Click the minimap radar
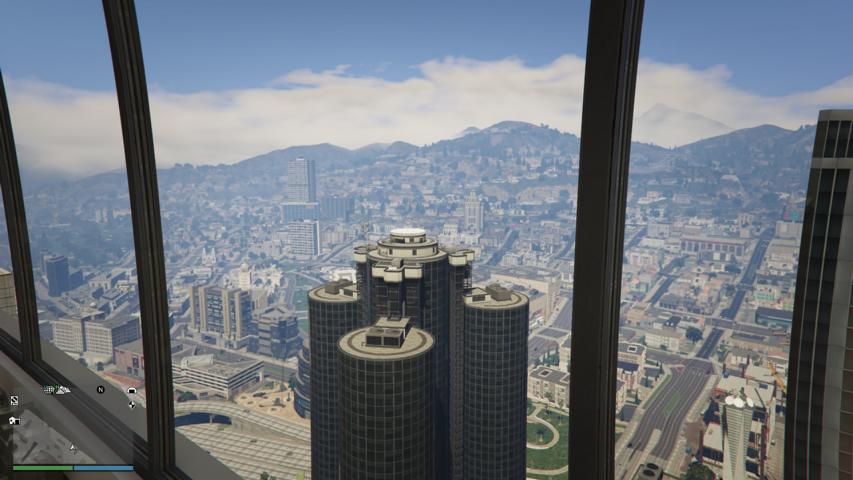 click(x=72, y=425)
